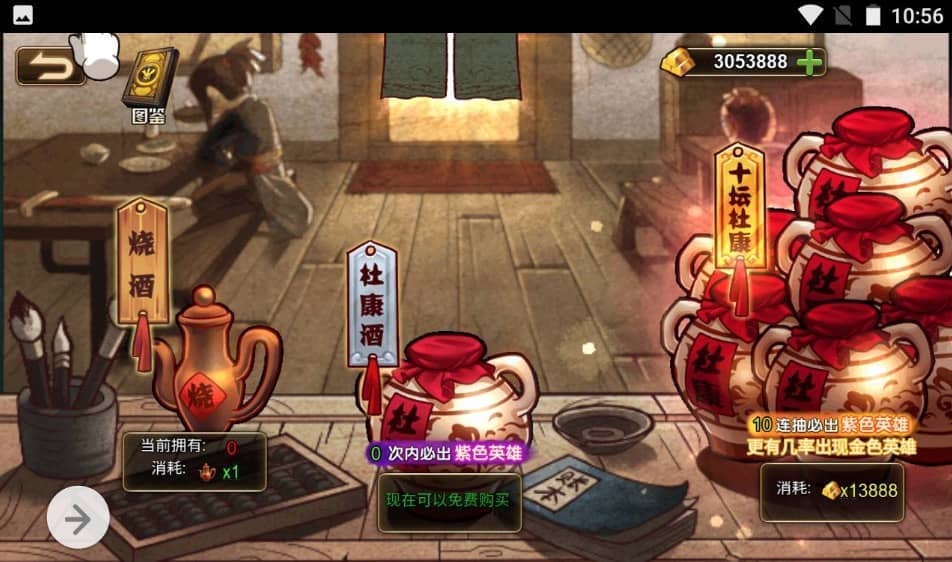Viewport: 952px width, 562px height.
Task: Tap the round grey arrow button
Action: 78,517
